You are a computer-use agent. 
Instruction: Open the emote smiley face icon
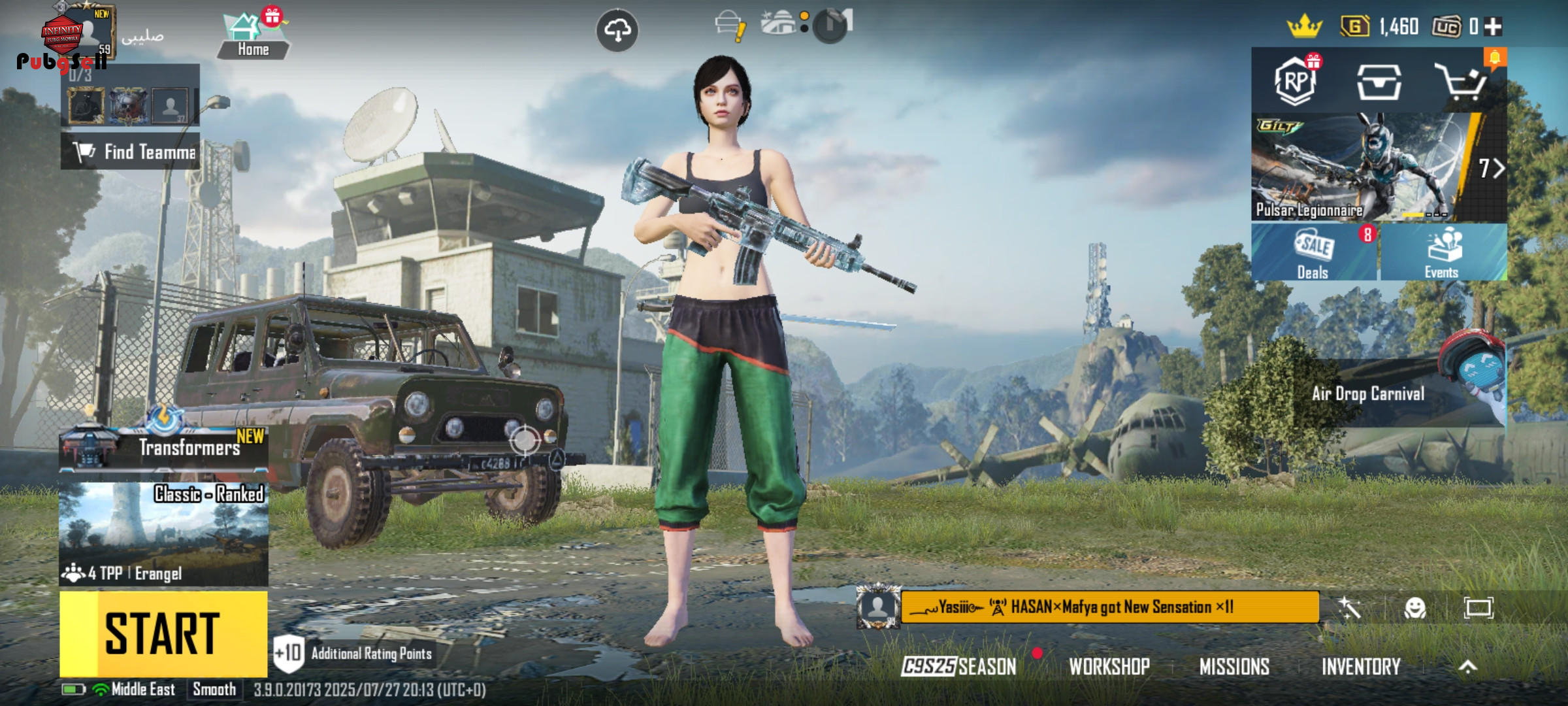[1415, 608]
